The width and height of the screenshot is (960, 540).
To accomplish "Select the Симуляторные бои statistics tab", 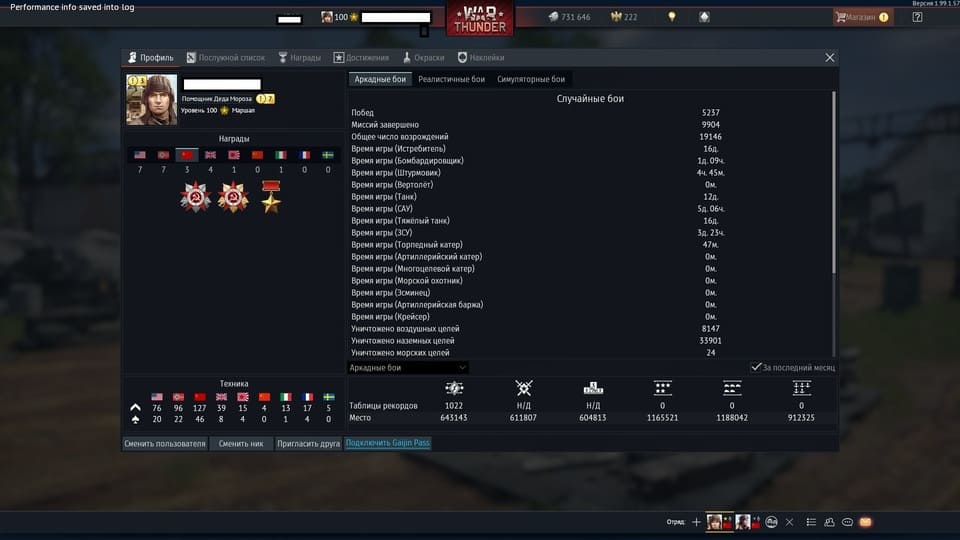I will coord(531,79).
